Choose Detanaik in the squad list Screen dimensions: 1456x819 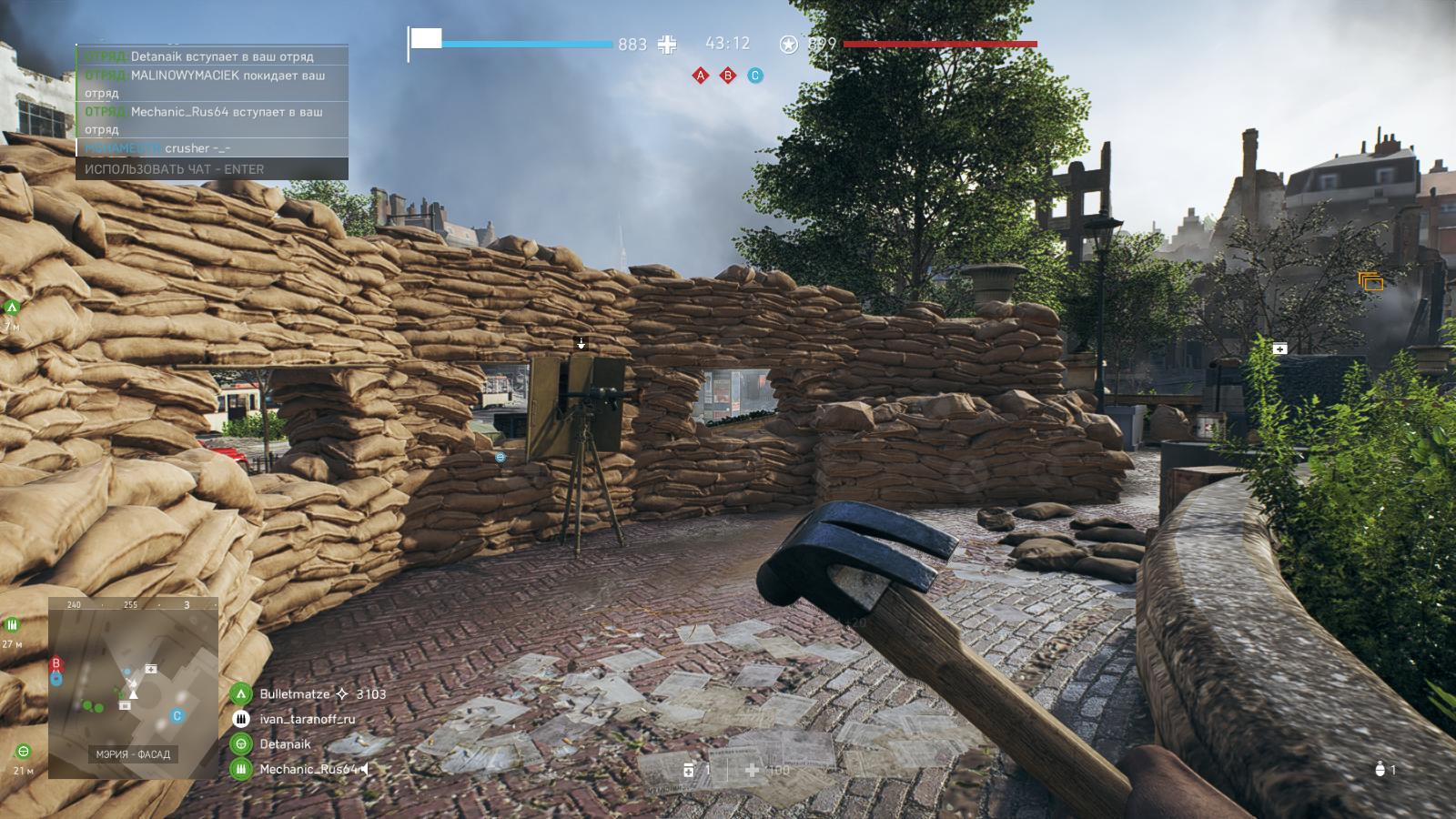285,744
